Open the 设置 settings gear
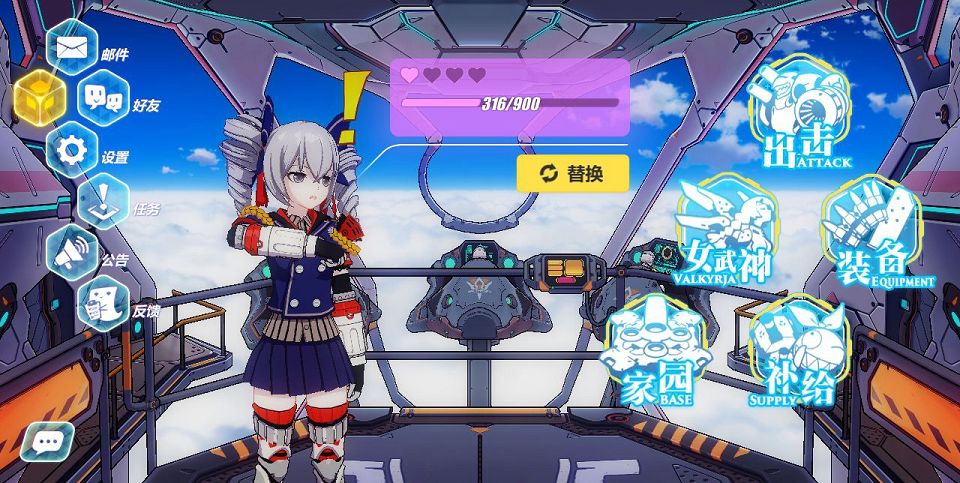The width and height of the screenshot is (960, 483). coord(72,151)
